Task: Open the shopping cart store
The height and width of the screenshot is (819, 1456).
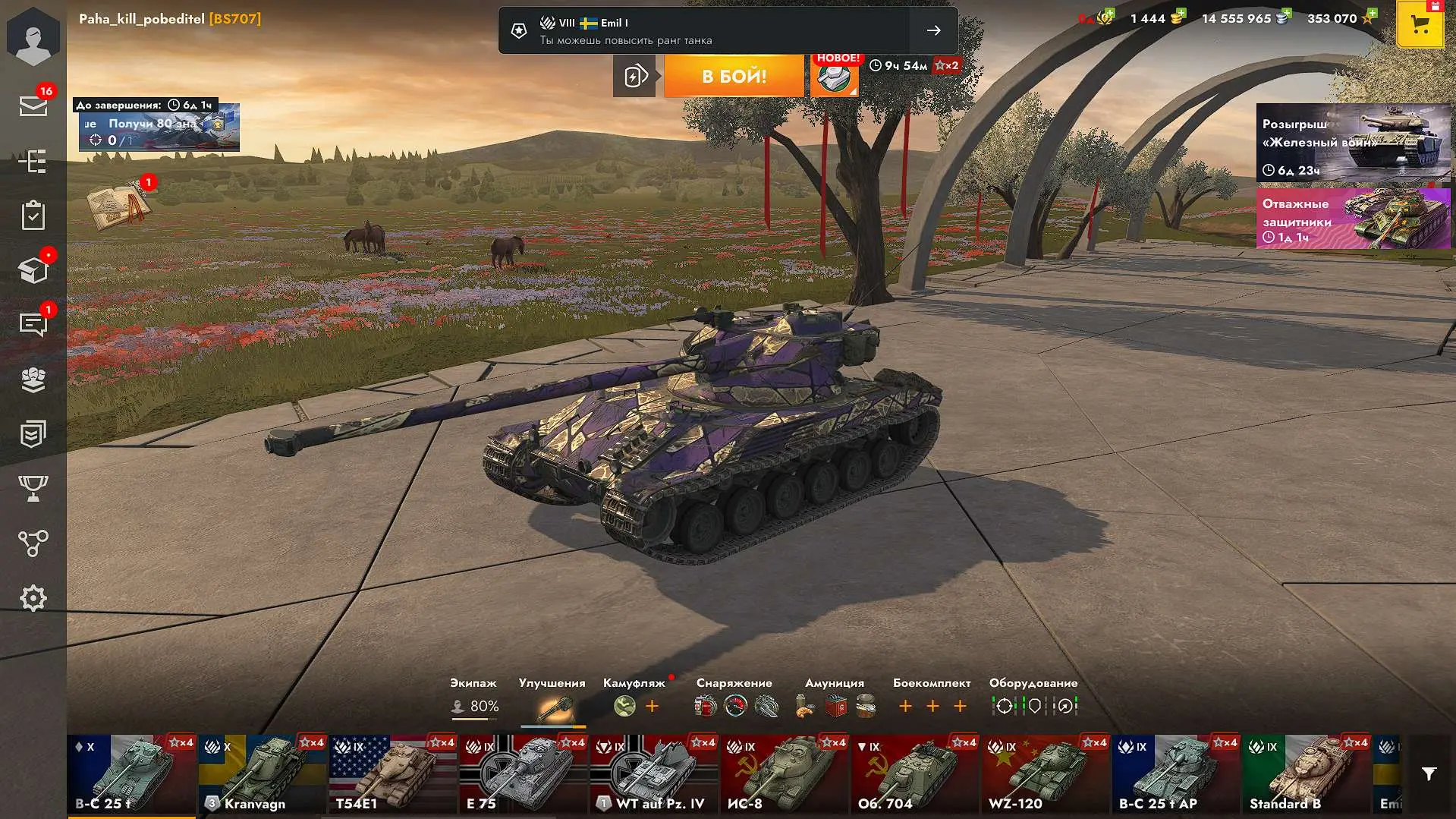Action: click(1420, 25)
